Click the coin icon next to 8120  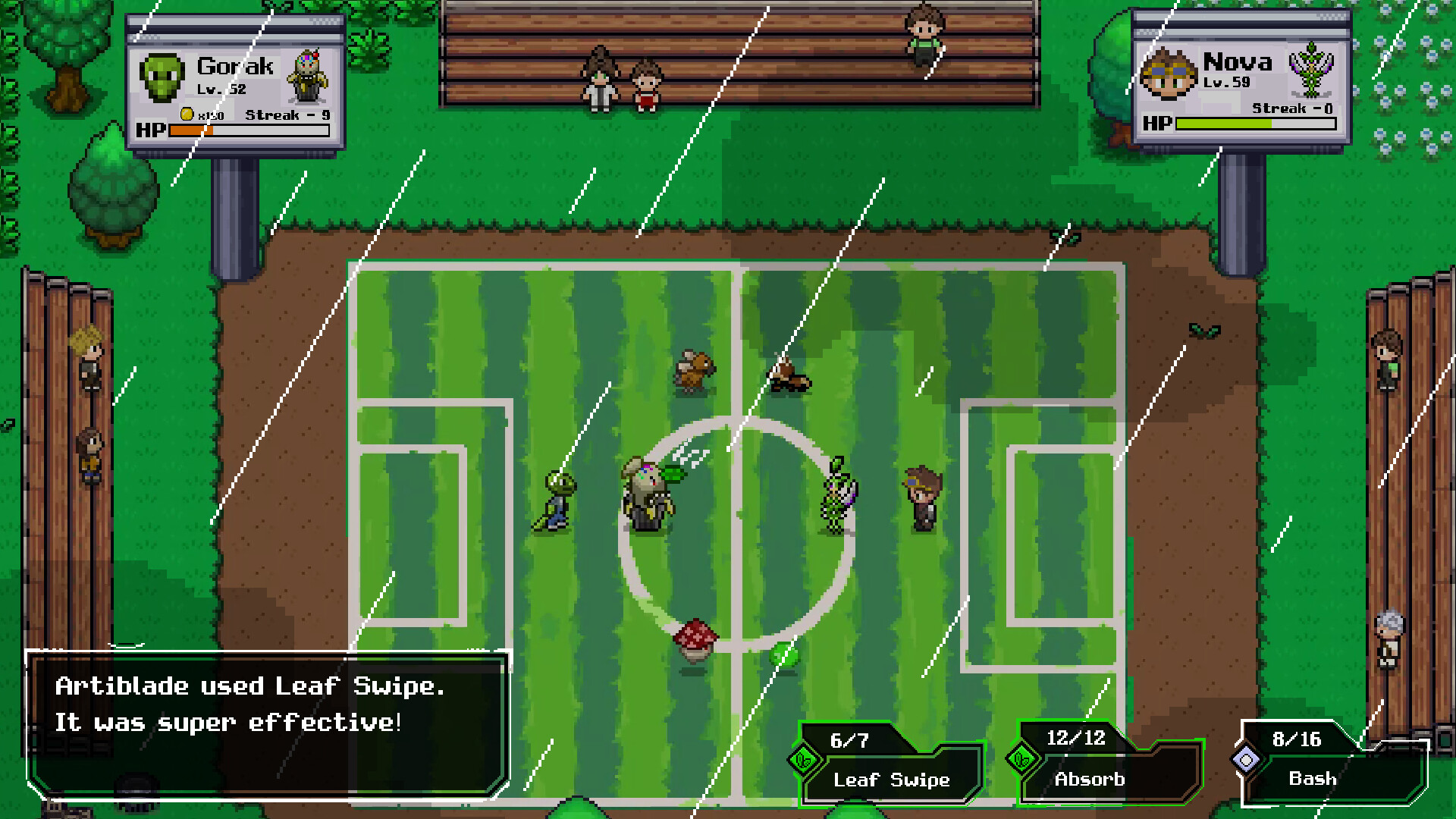(x=186, y=115)
